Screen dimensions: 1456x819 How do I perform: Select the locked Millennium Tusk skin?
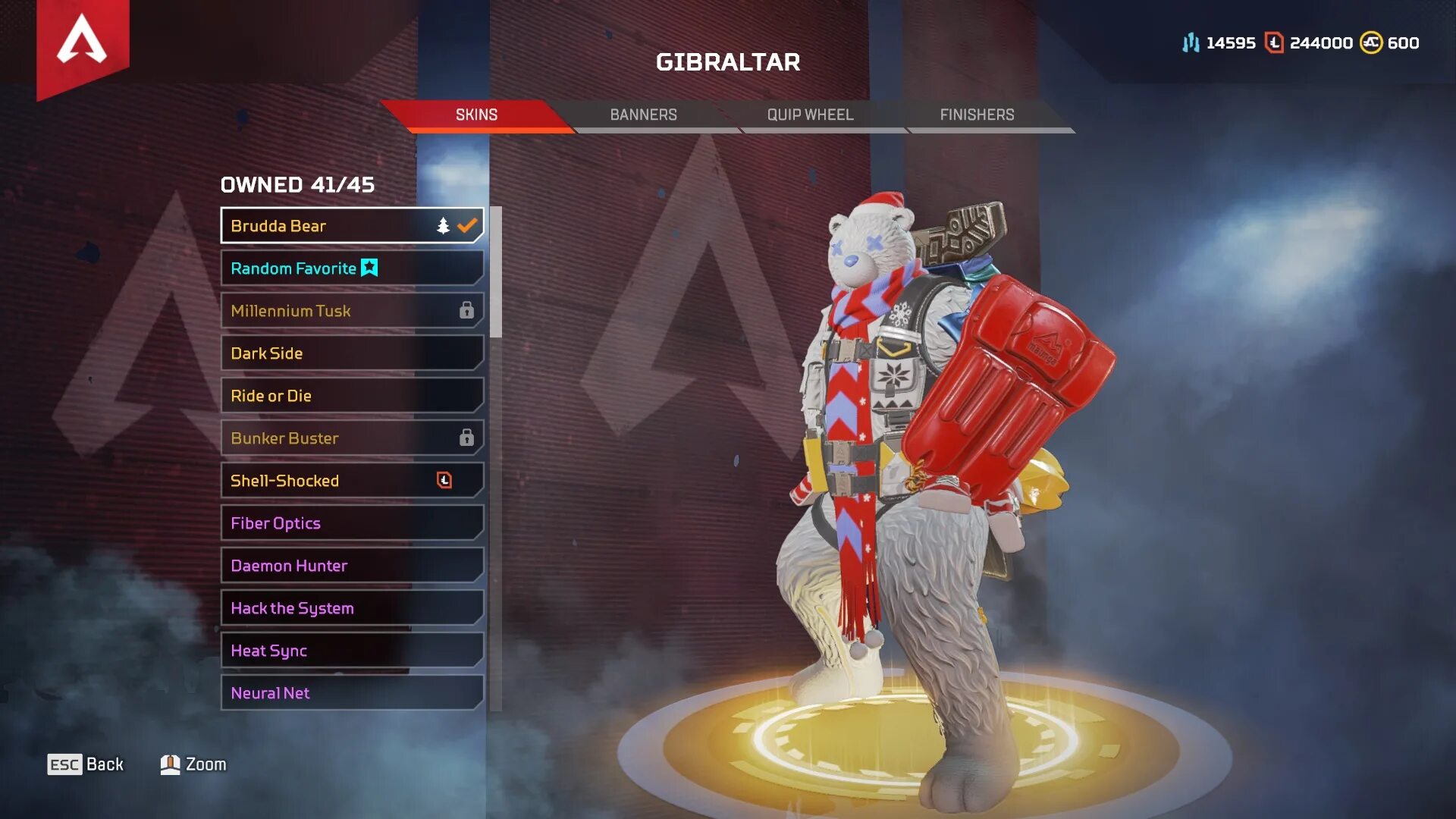click(x=352, y=311)
